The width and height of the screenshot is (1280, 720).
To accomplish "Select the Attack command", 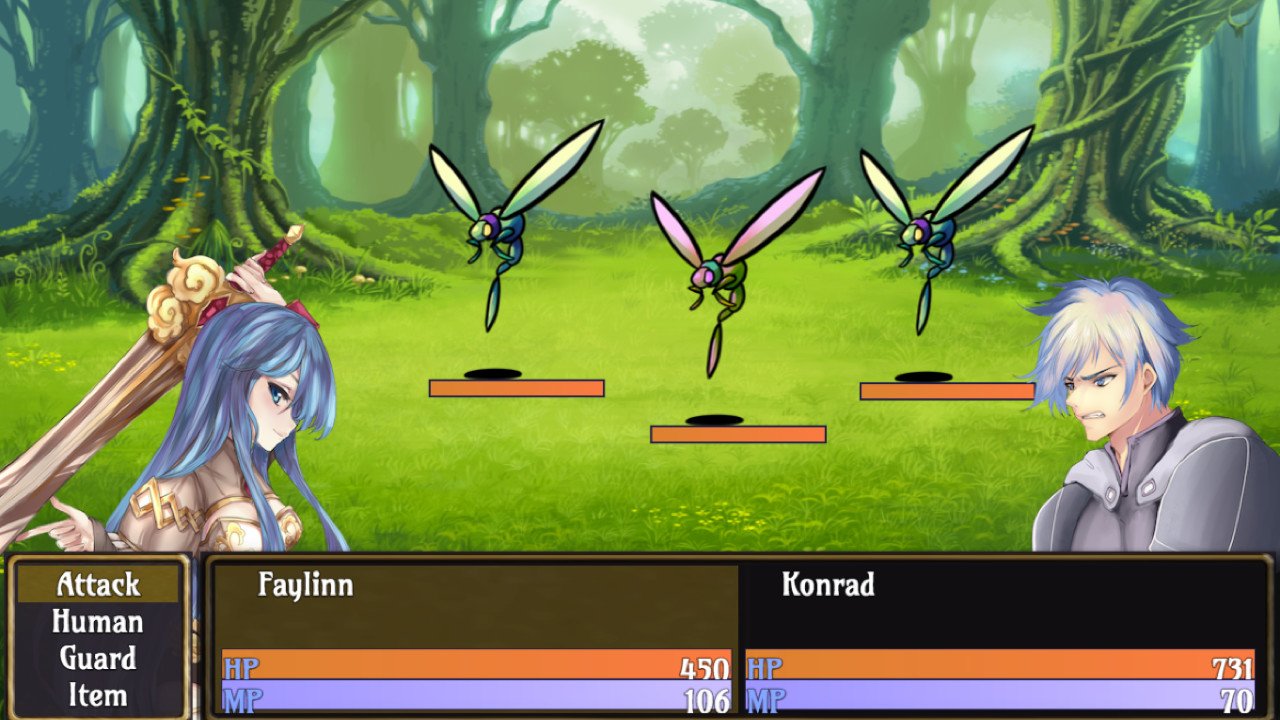I will tap(98, 584).
